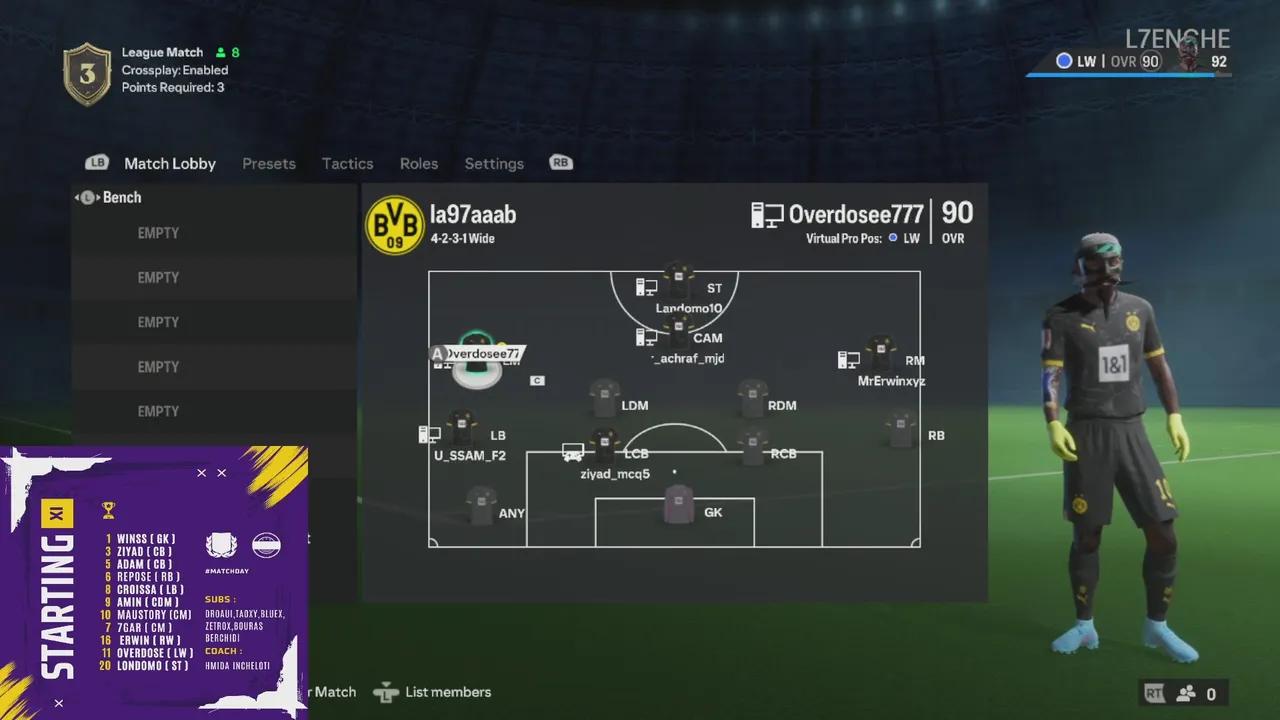This screenshot has height=720, width=1280.
Task: Choose the RB position slot
Action: (x=901, y=430)
